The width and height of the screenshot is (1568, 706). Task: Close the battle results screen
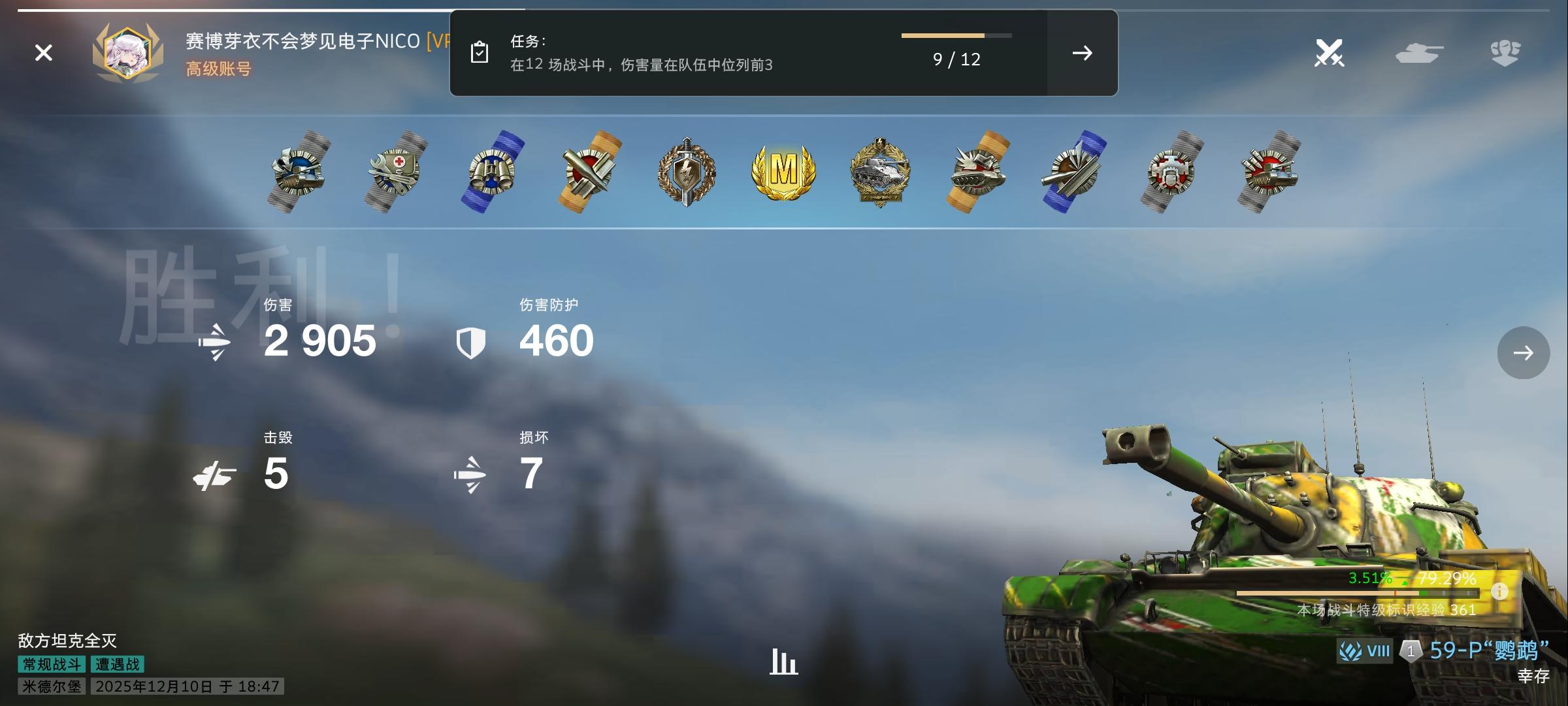pyautogui.click(x=43, y=52)
